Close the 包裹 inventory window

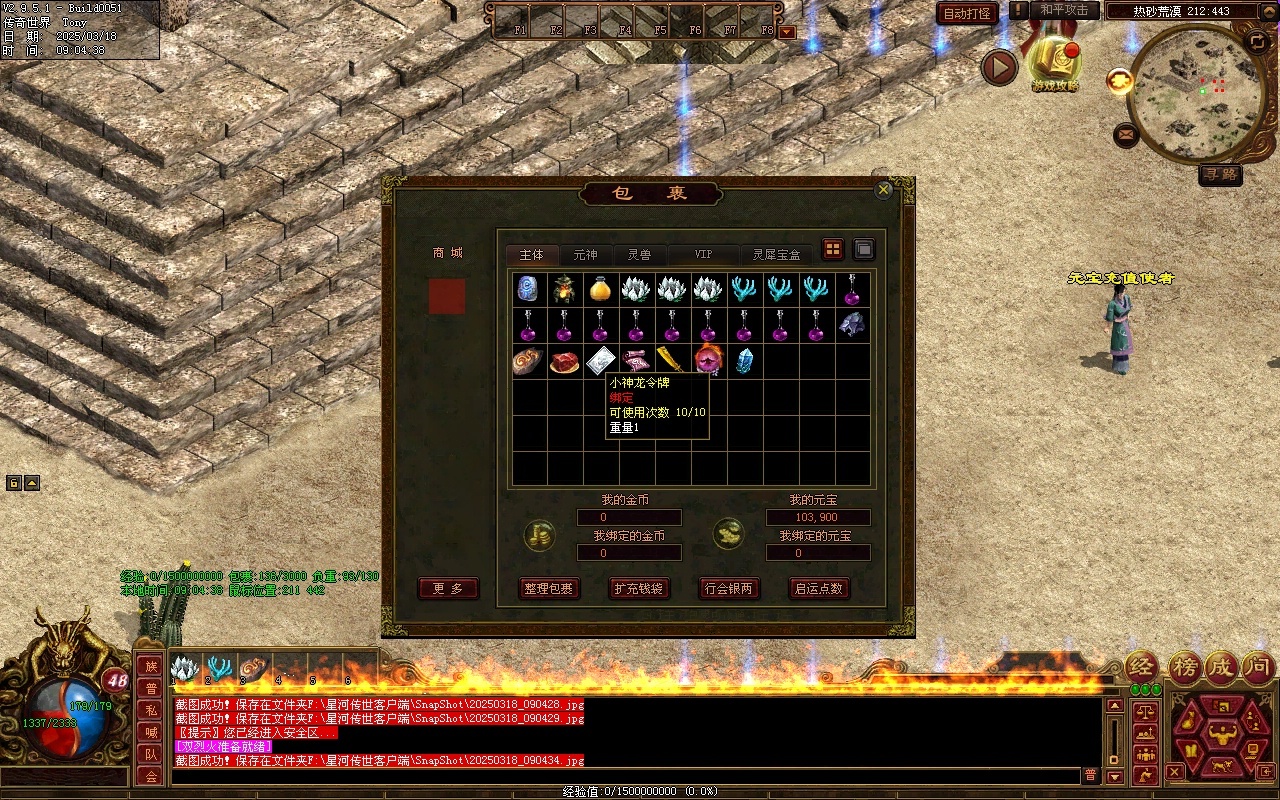[x=883, y=190]
